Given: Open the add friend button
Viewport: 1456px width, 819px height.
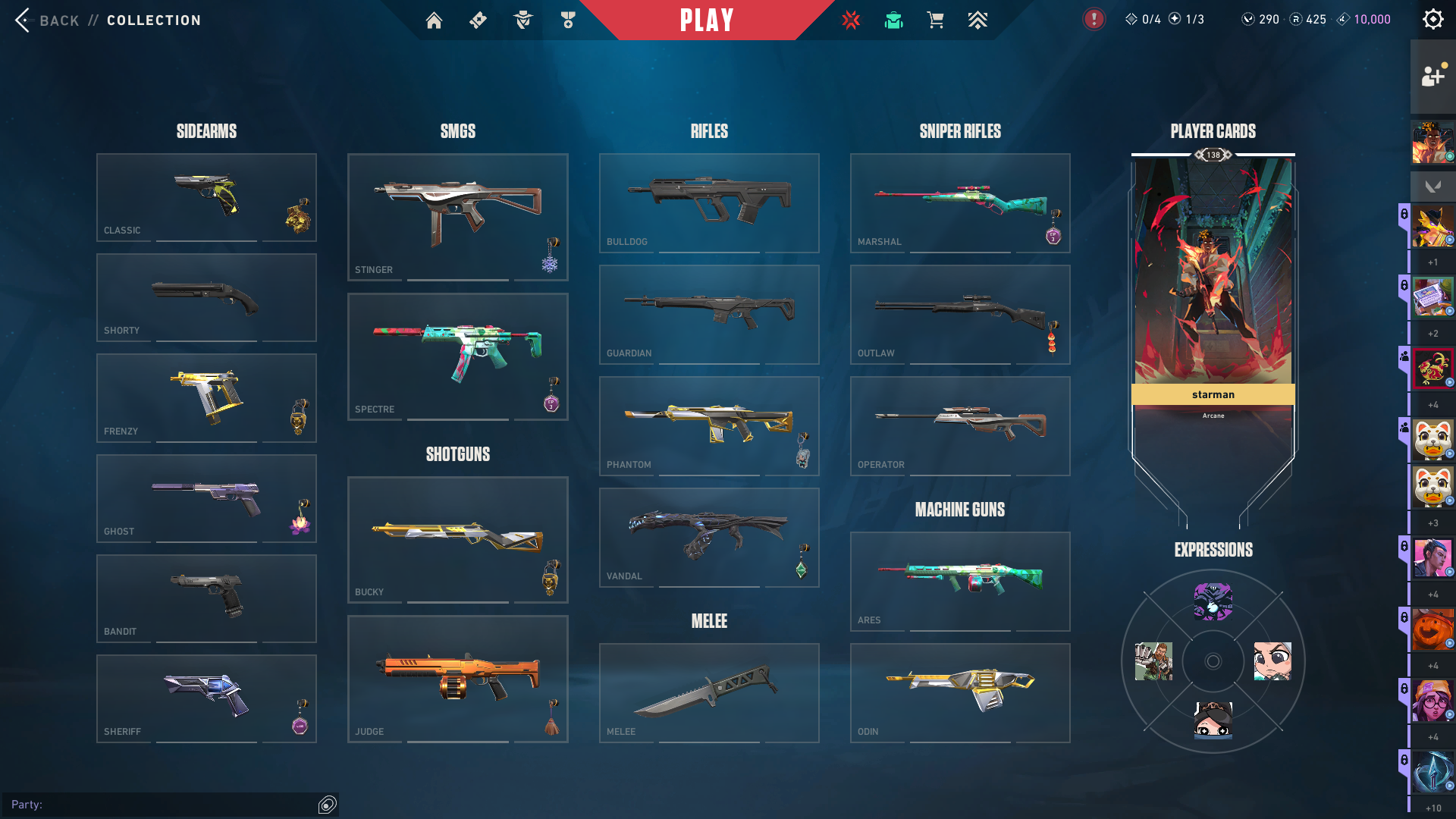Looking at the screenshot, I should [x=1432, y=77].
